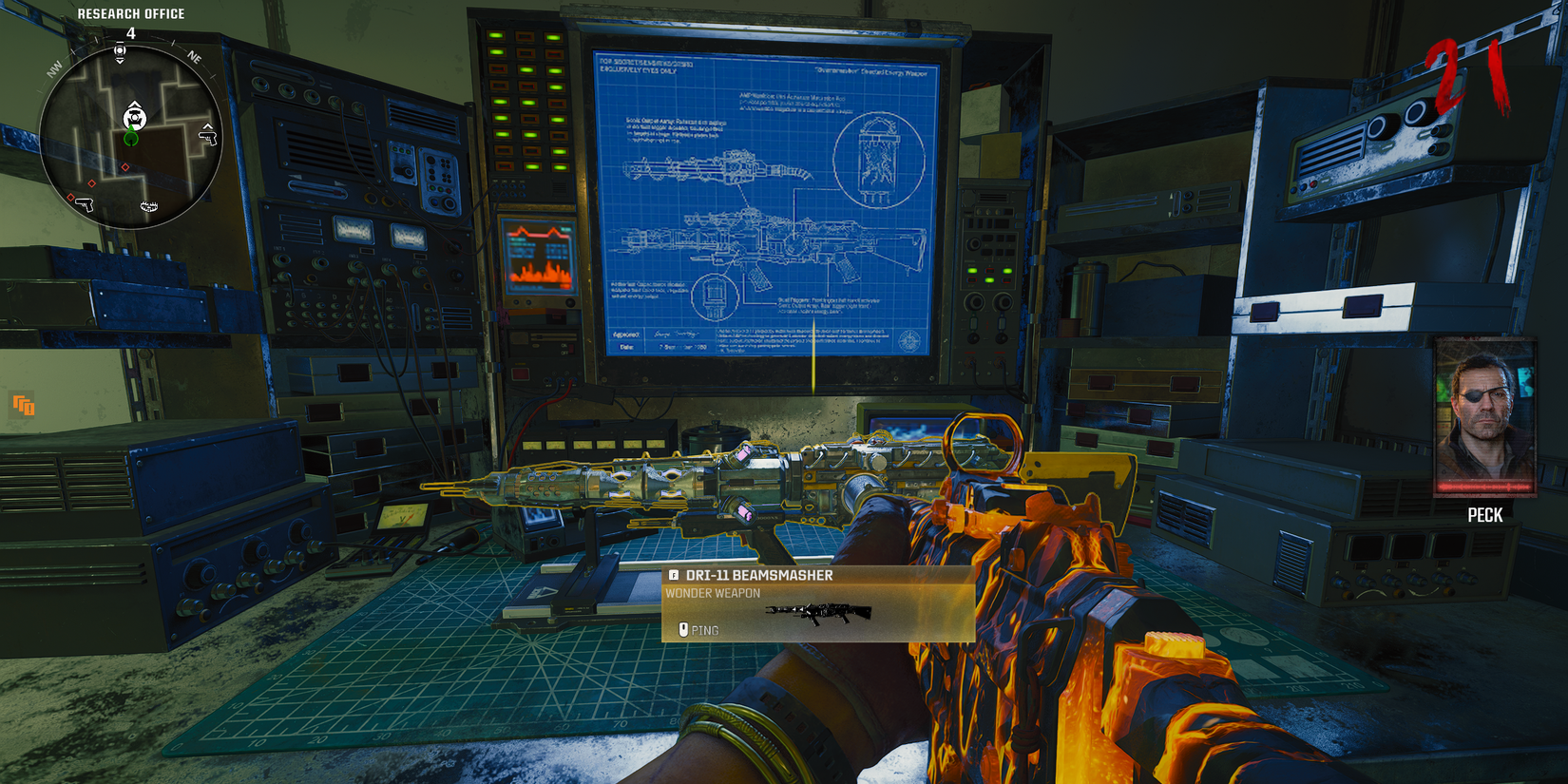Image resolution: width=1568 pixels, height=784 pixels.
Task: Click the NE compass heading on minimap
Action: [x=195, y=58]
